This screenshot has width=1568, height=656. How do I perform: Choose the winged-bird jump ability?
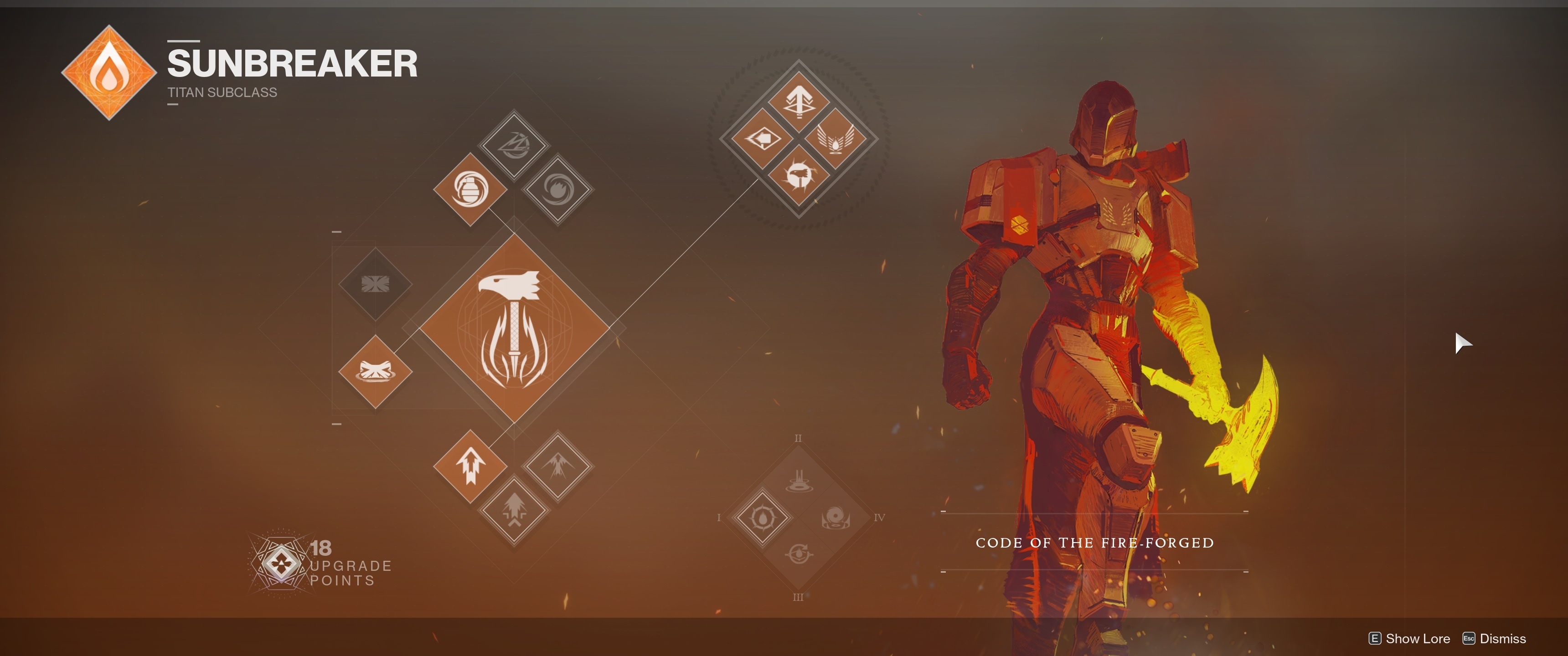point(557,466)
